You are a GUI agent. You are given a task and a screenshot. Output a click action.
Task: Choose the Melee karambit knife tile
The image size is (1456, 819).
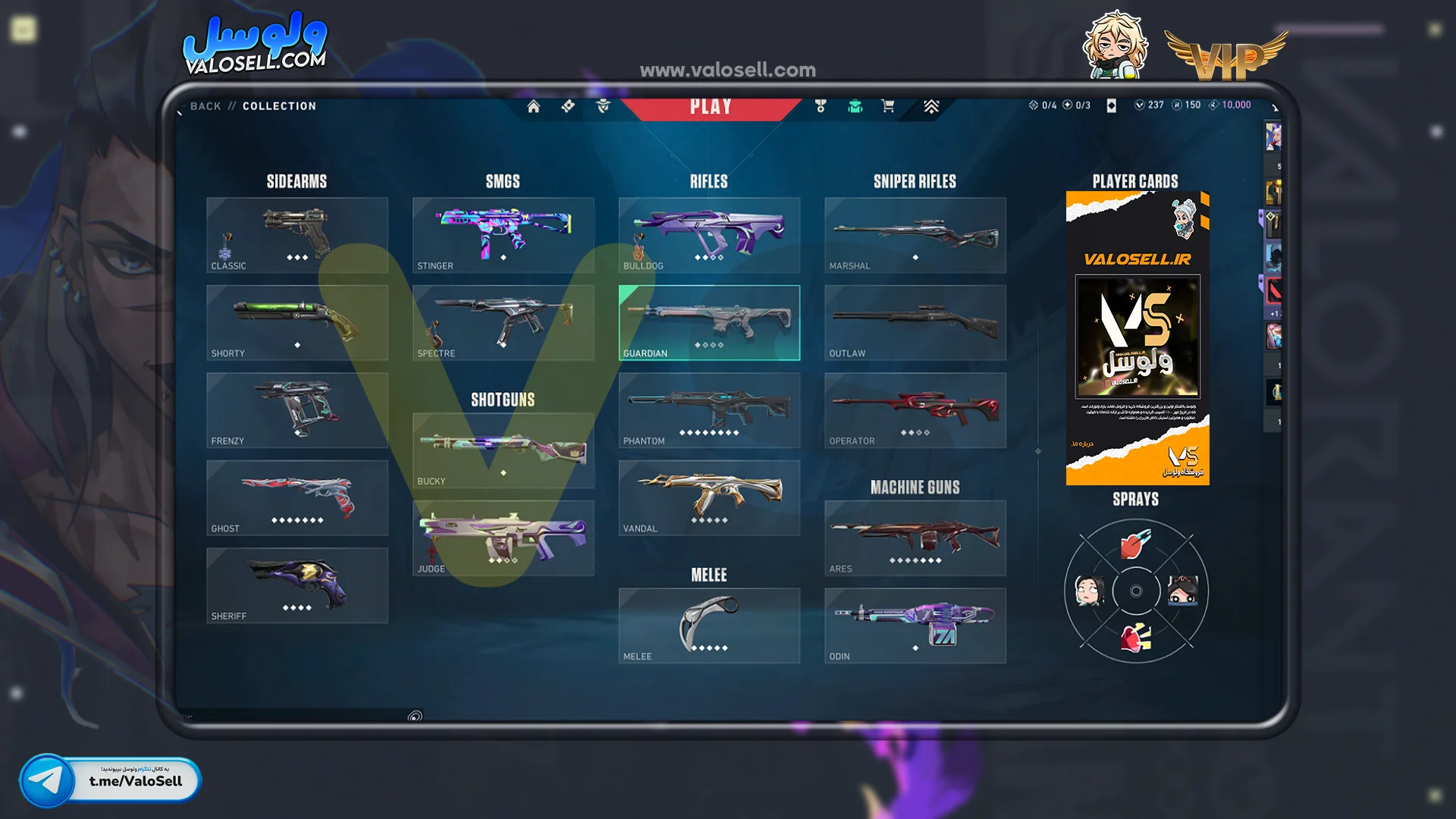pos(709,626)
